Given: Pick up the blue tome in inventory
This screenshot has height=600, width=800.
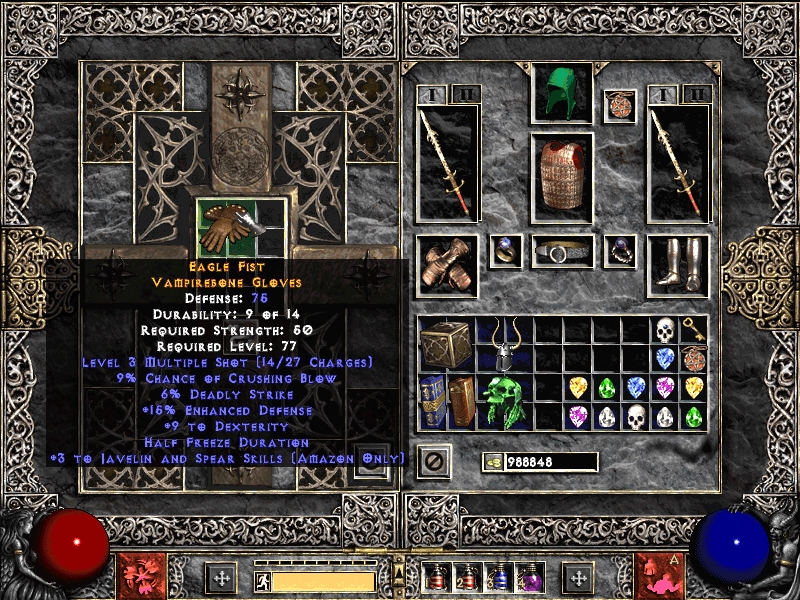Looking at the screenshot, I should 432,402.
